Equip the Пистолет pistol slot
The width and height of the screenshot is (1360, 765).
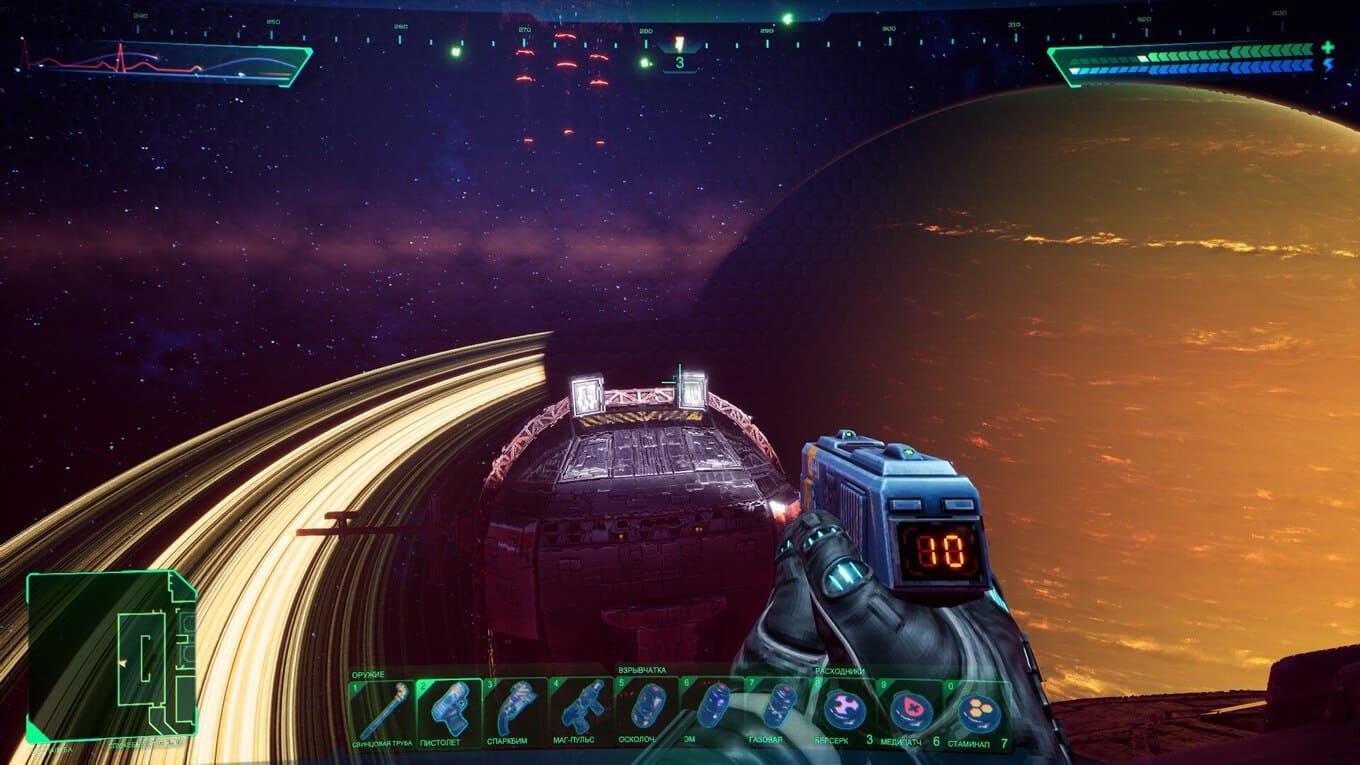coord(449,714)
